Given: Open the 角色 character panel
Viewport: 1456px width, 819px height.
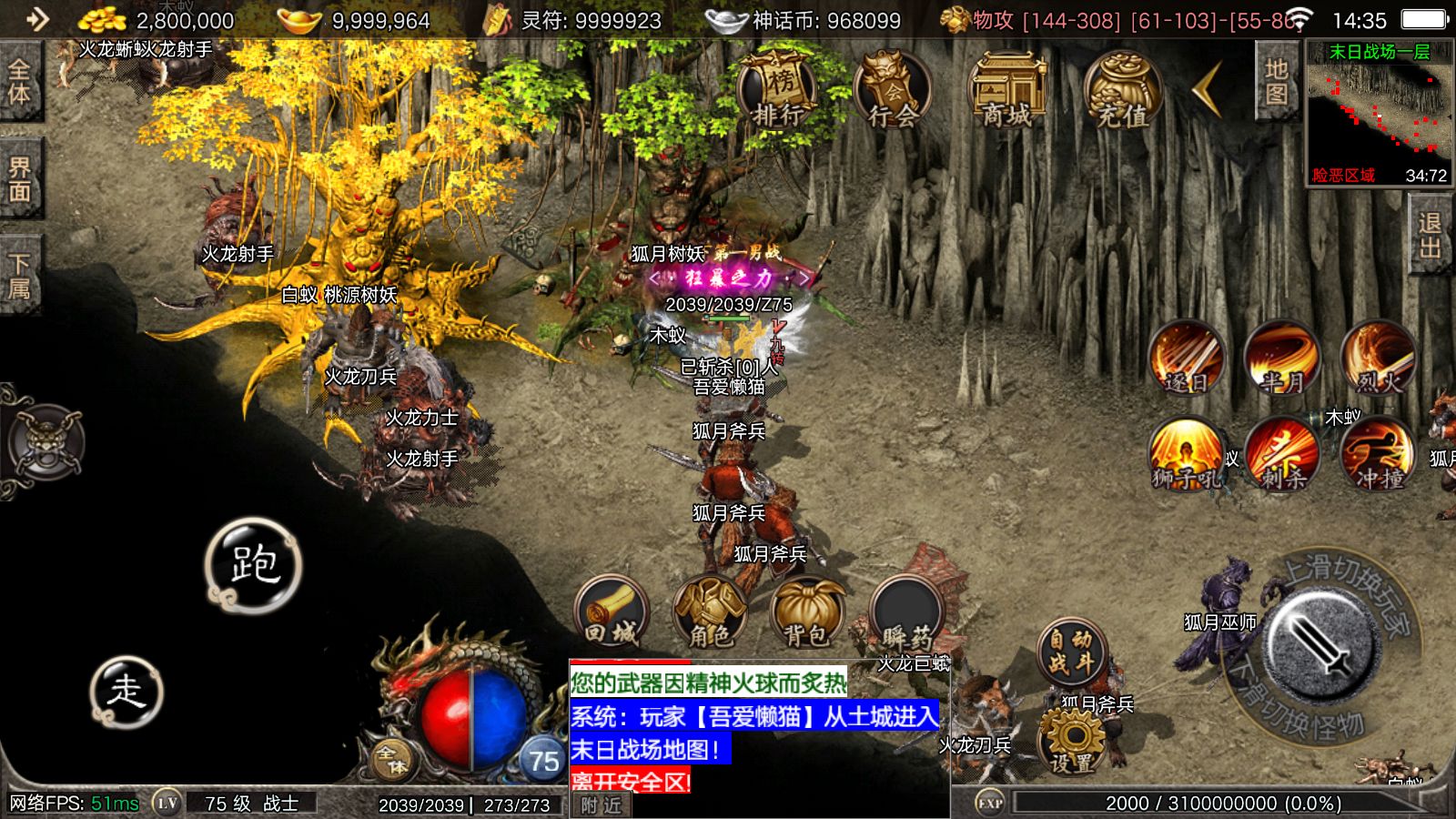Looking at the screenshot, I should click(710, 613).
